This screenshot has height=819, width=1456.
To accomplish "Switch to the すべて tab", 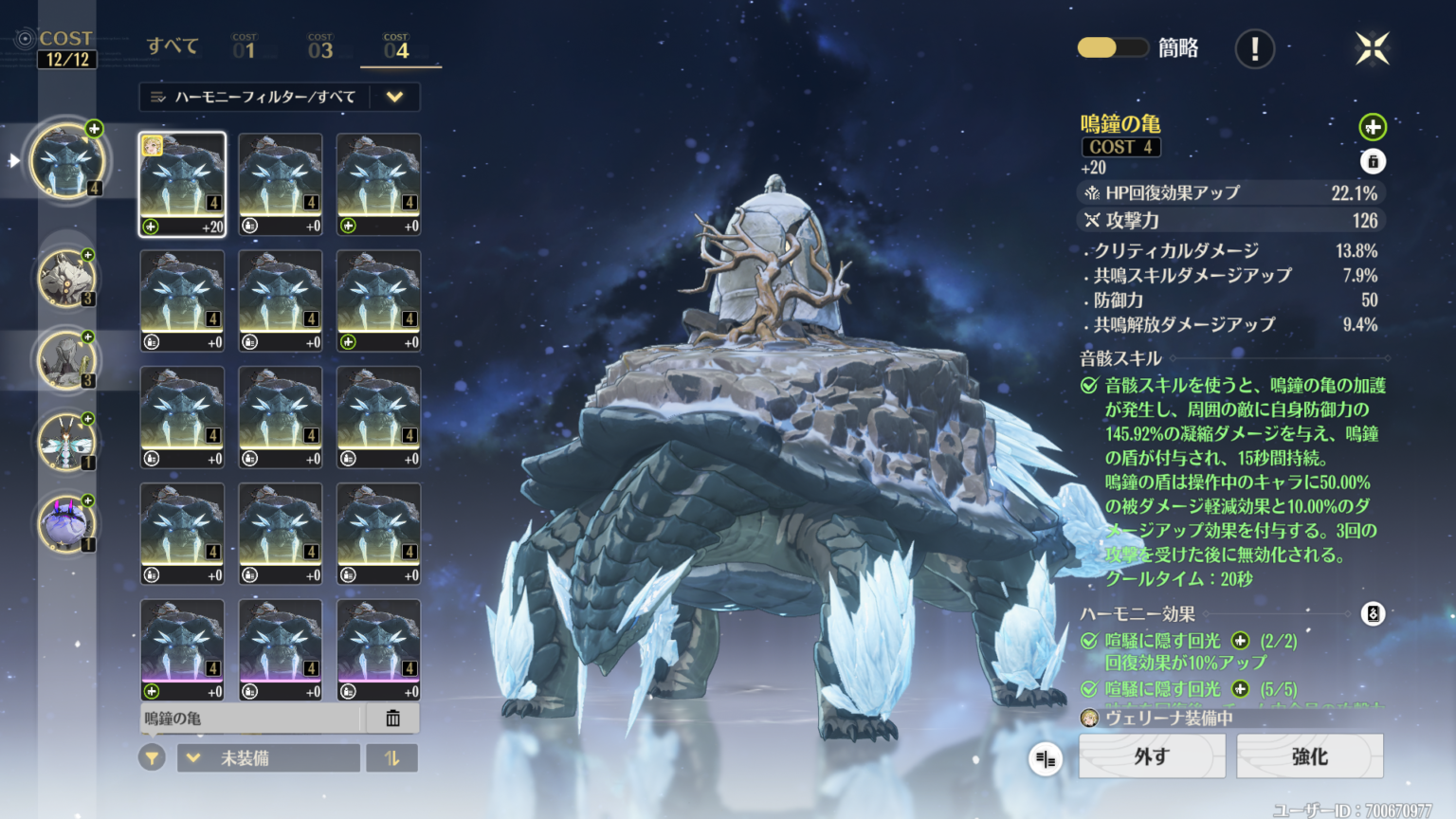I will pos(173,45).
